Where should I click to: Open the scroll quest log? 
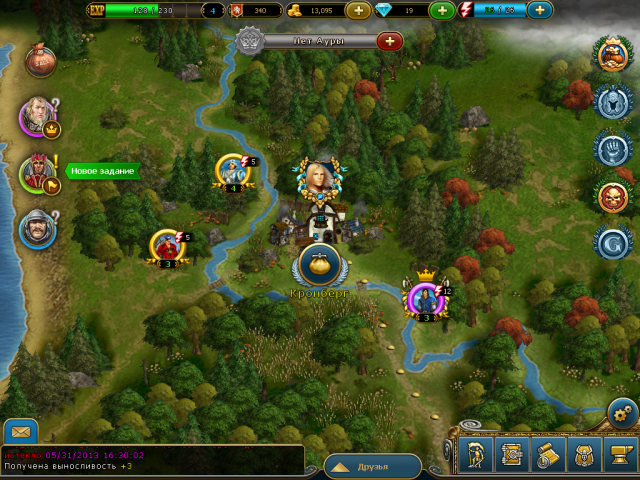point(547,455)
